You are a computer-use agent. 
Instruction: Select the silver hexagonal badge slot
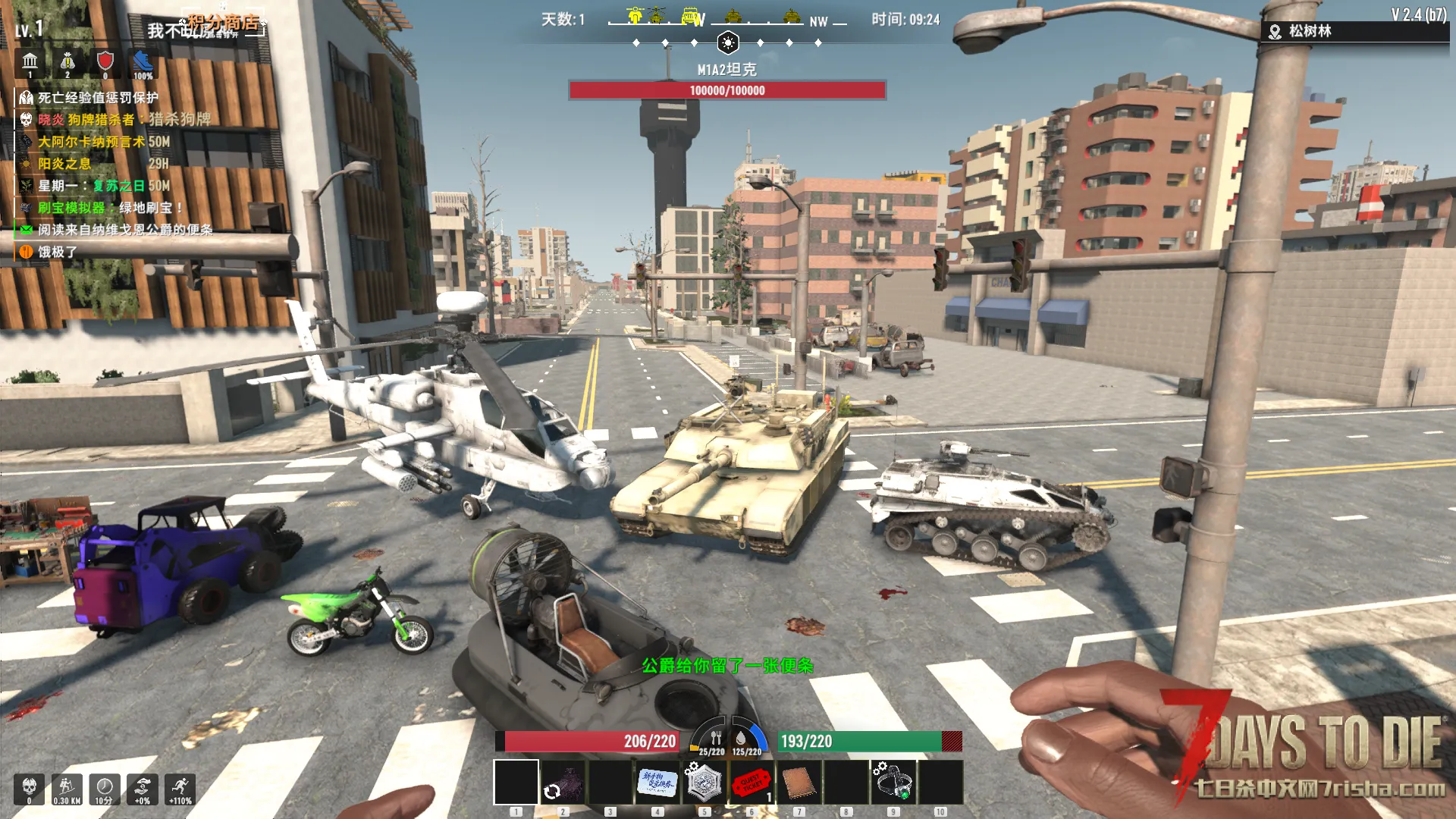[704, 782]
